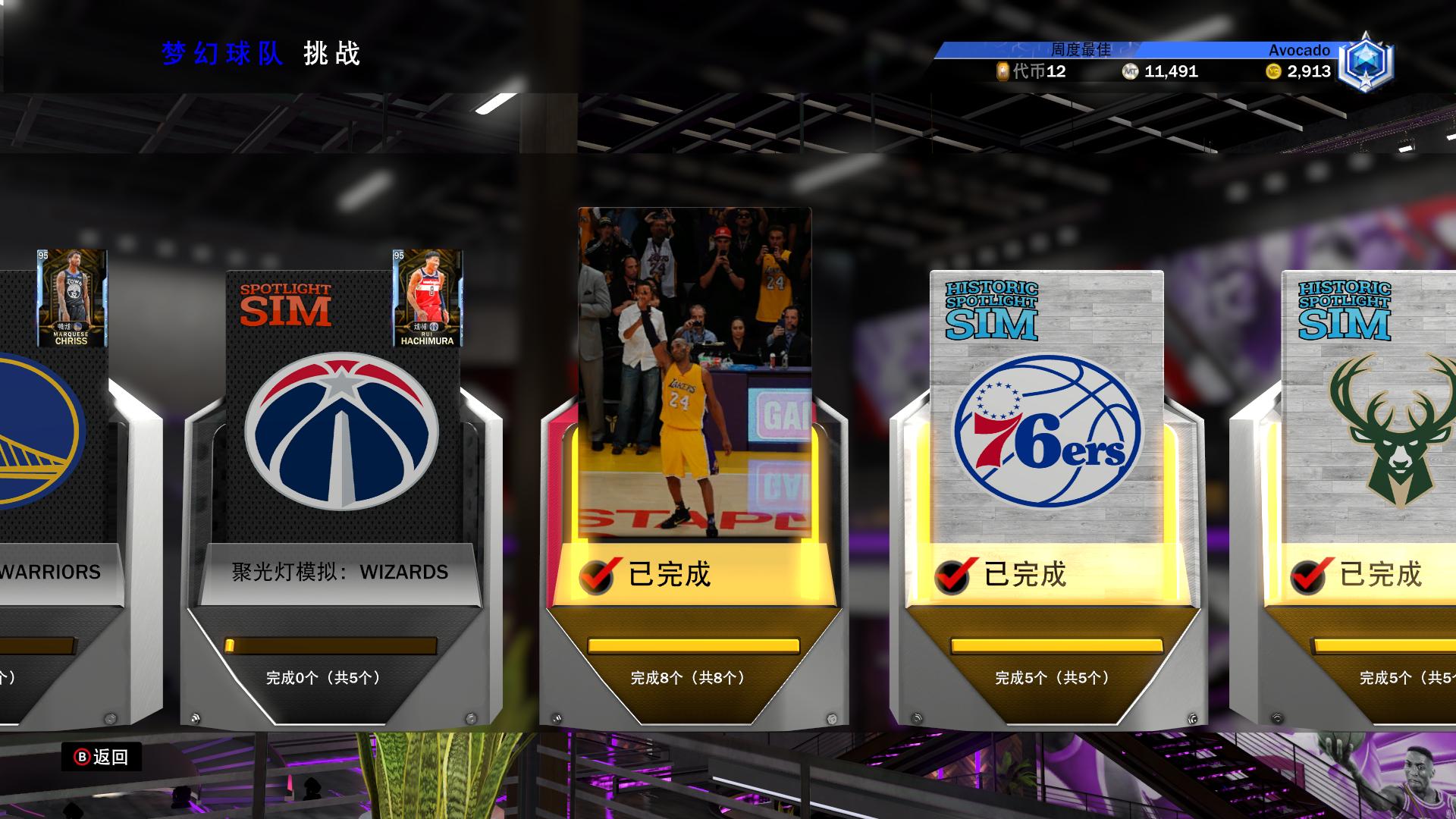Click the MT currency icon in the header

(1129, 72)
